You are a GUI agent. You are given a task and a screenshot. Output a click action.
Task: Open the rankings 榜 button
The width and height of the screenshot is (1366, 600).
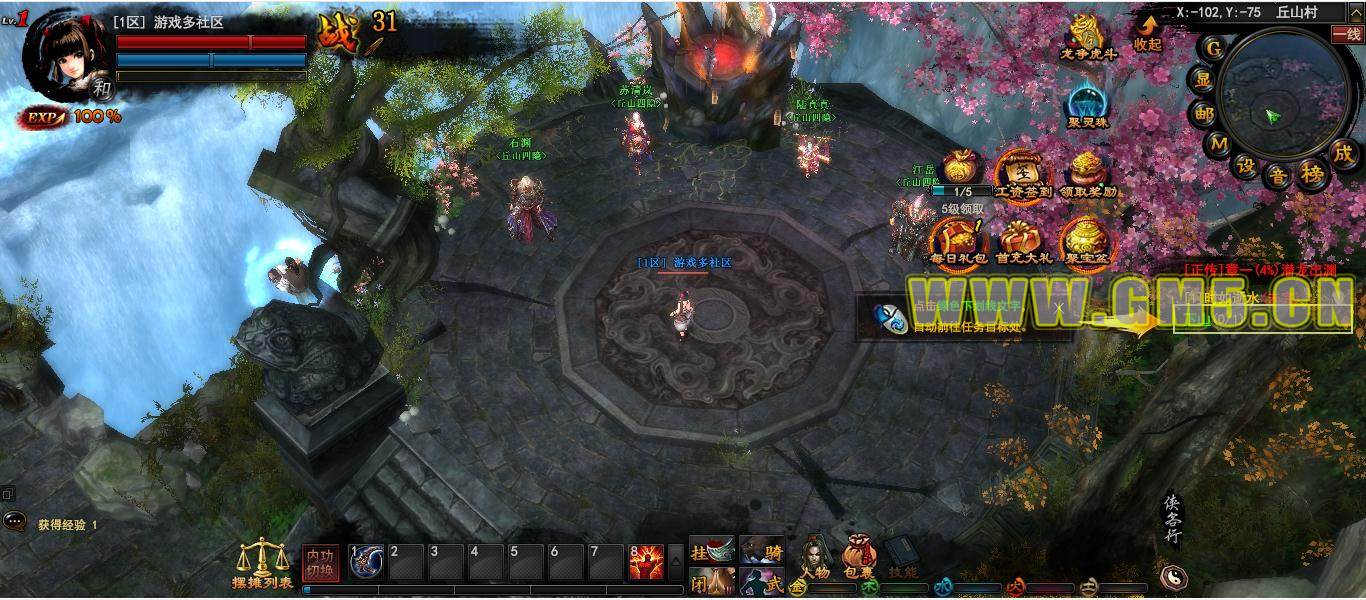1313,173
